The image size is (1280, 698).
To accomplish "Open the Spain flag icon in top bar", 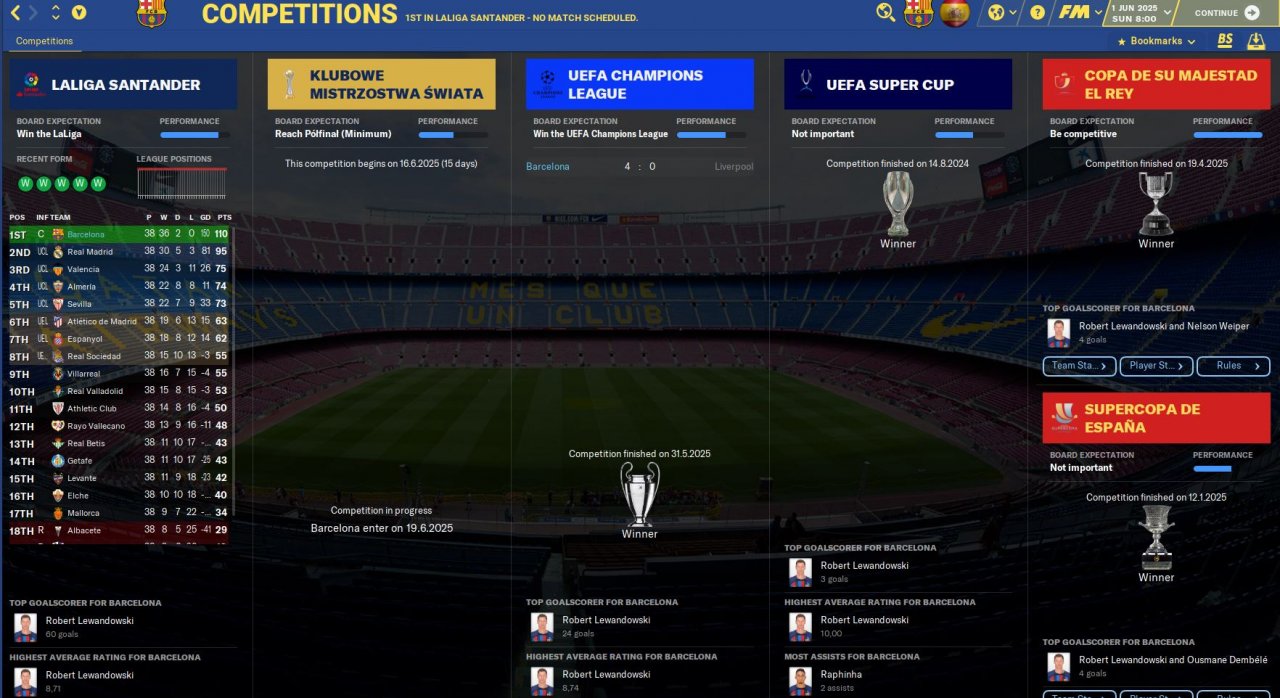I will pyautogui.click(x=955, y=13).
